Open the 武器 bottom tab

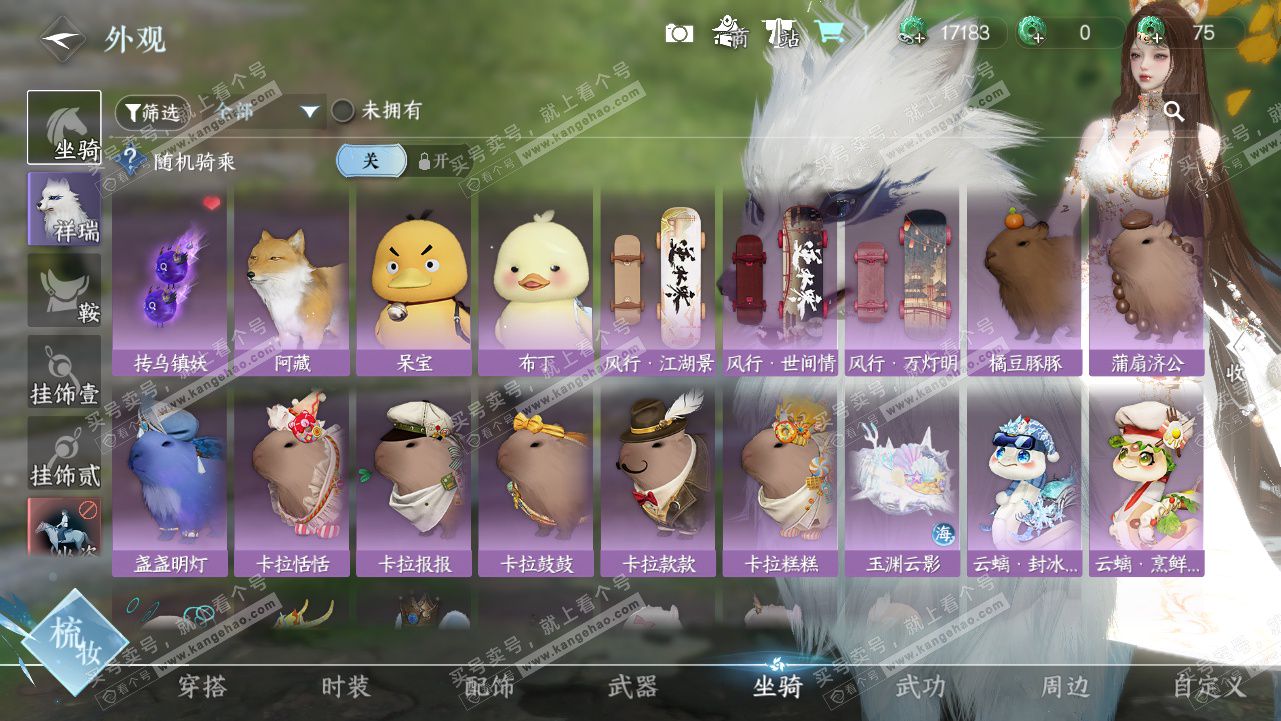click(x=632, y=687)
